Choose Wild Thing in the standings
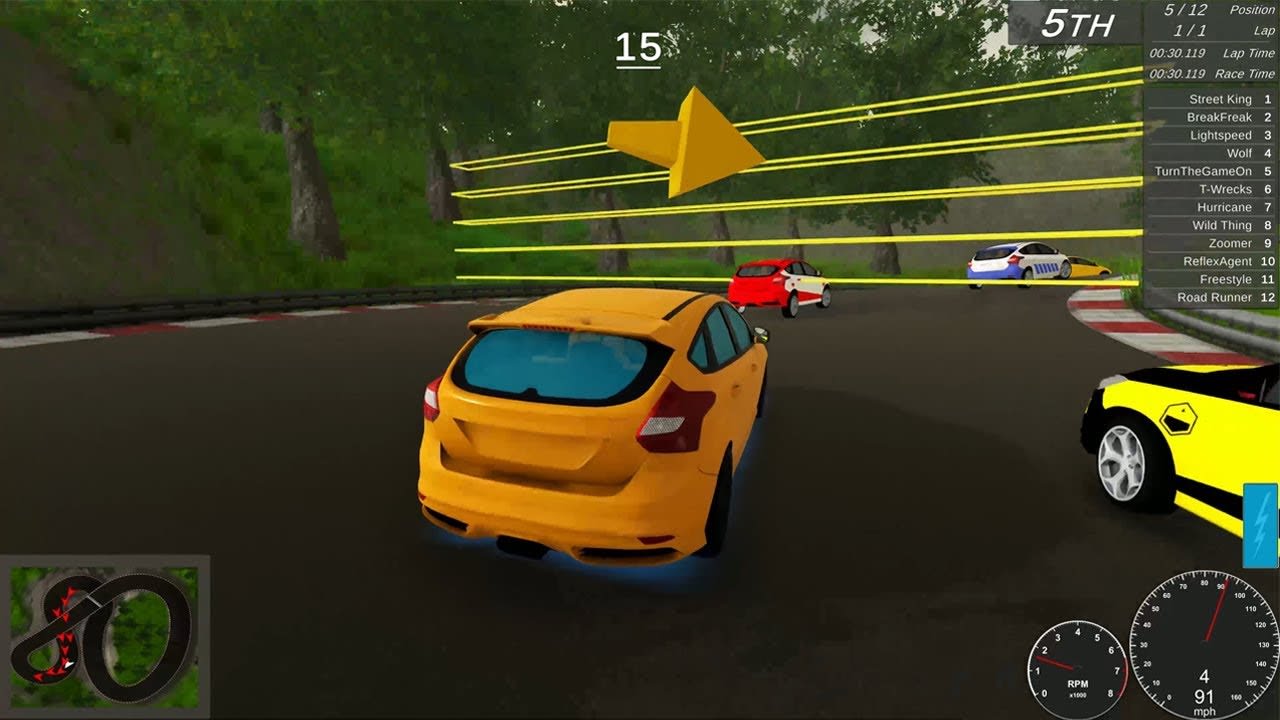 (x=1212, y=225)
